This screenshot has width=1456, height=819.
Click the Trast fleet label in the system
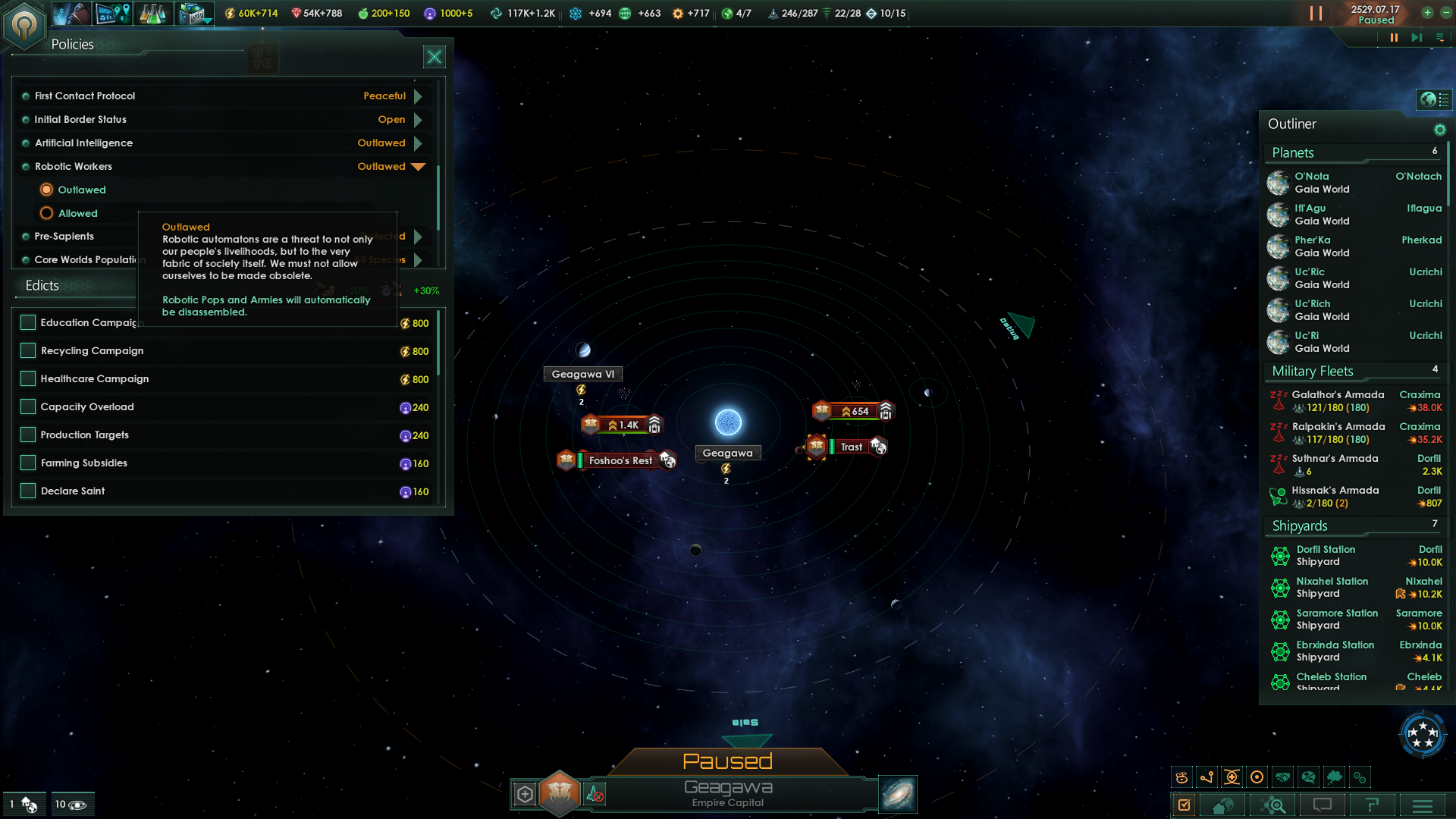pyautogui.click(x=851, y=447)
